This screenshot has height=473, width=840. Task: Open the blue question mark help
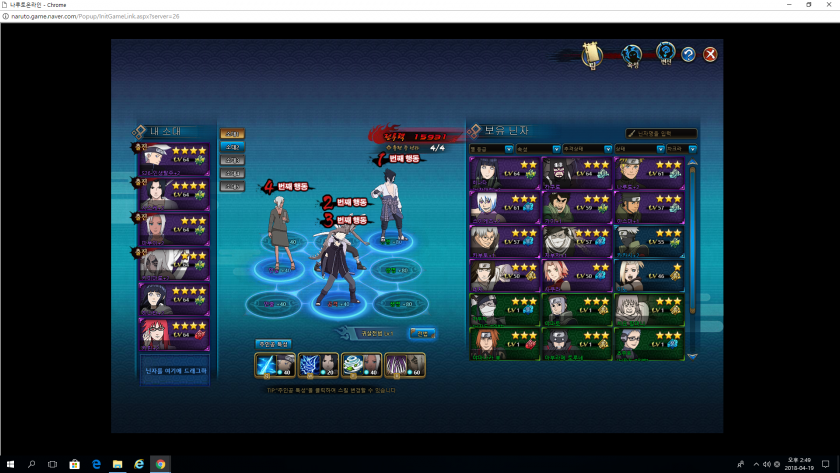688,55
